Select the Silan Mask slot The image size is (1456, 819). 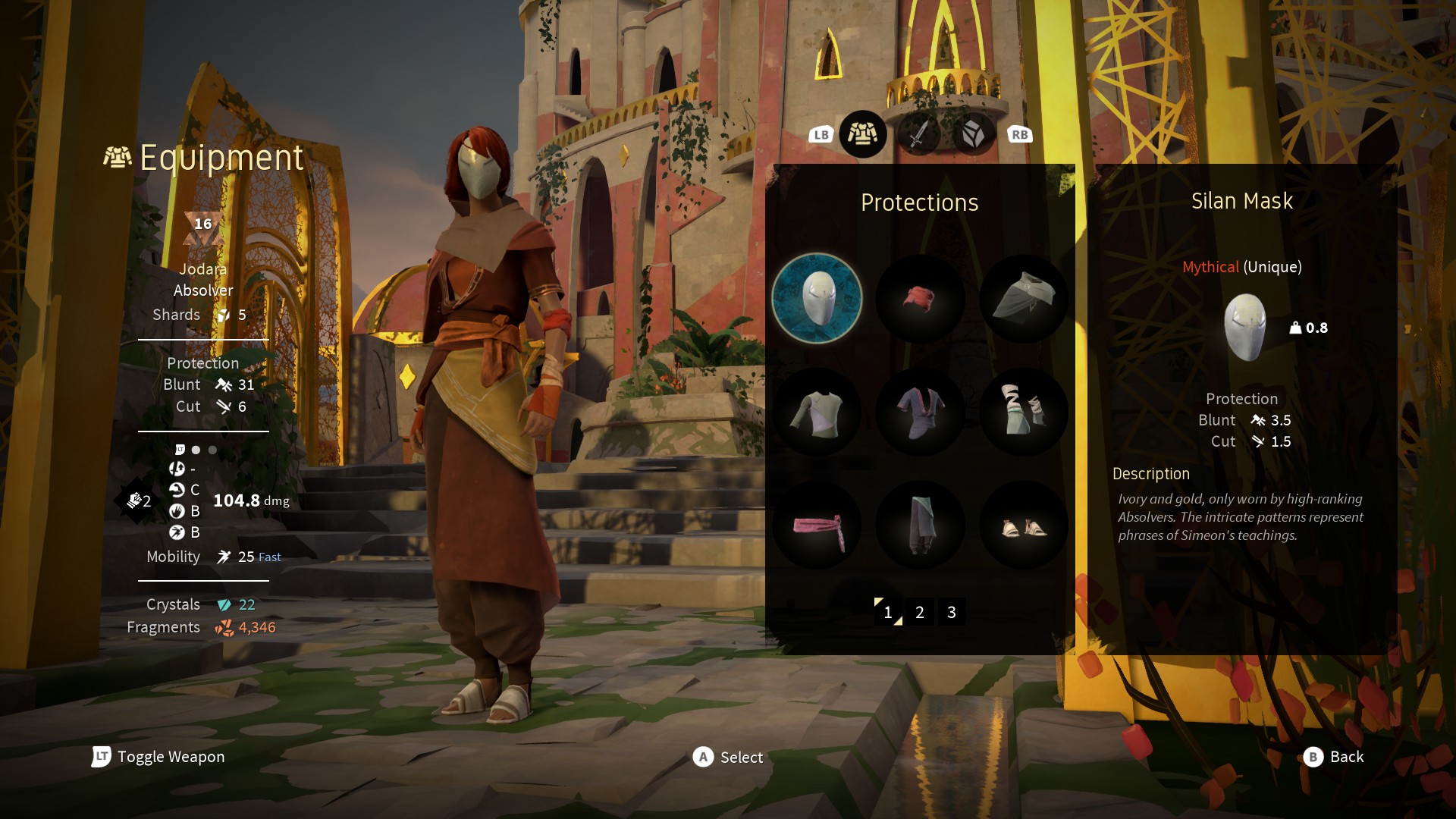(x=817, y=298)
